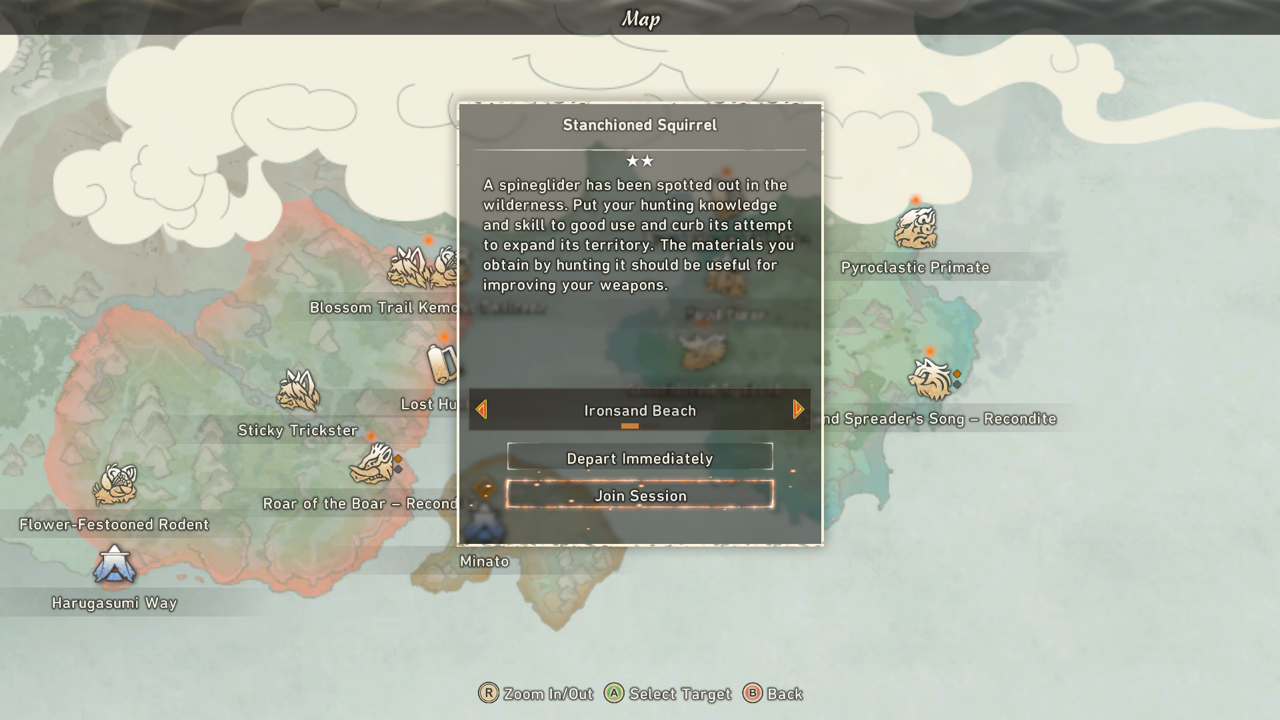
Task: Select the Spreader's Song Recondite marker
Action: [930, 379]
